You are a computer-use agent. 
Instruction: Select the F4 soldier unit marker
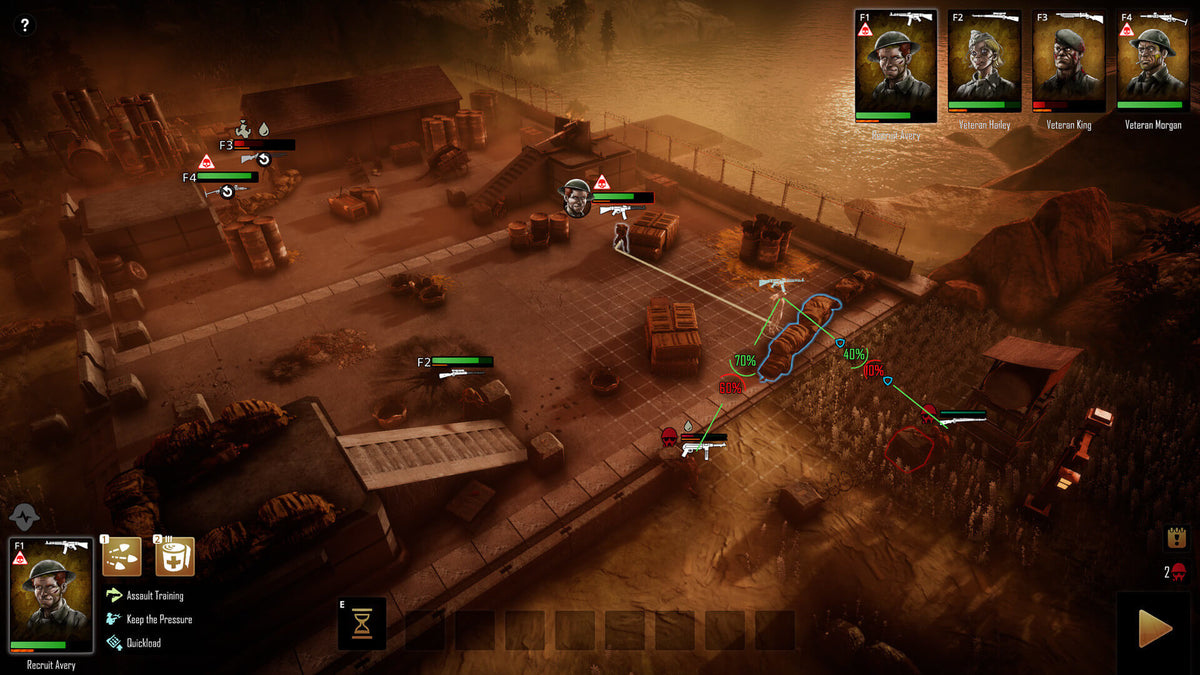click(x=220, y=177)
